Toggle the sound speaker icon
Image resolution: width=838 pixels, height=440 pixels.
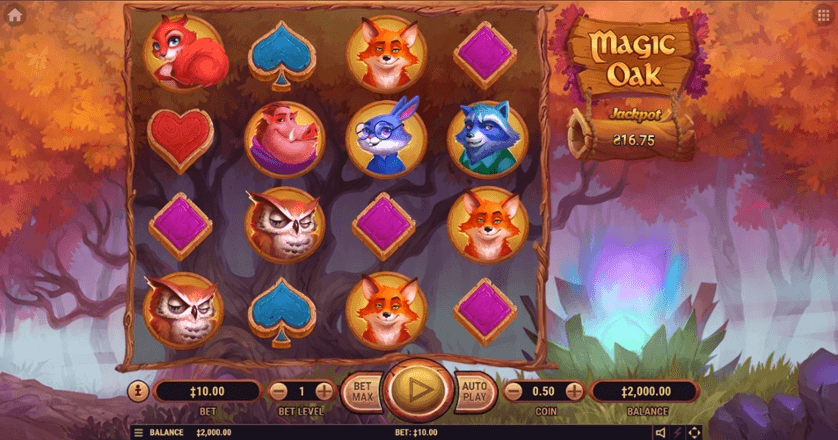(660, 432)
